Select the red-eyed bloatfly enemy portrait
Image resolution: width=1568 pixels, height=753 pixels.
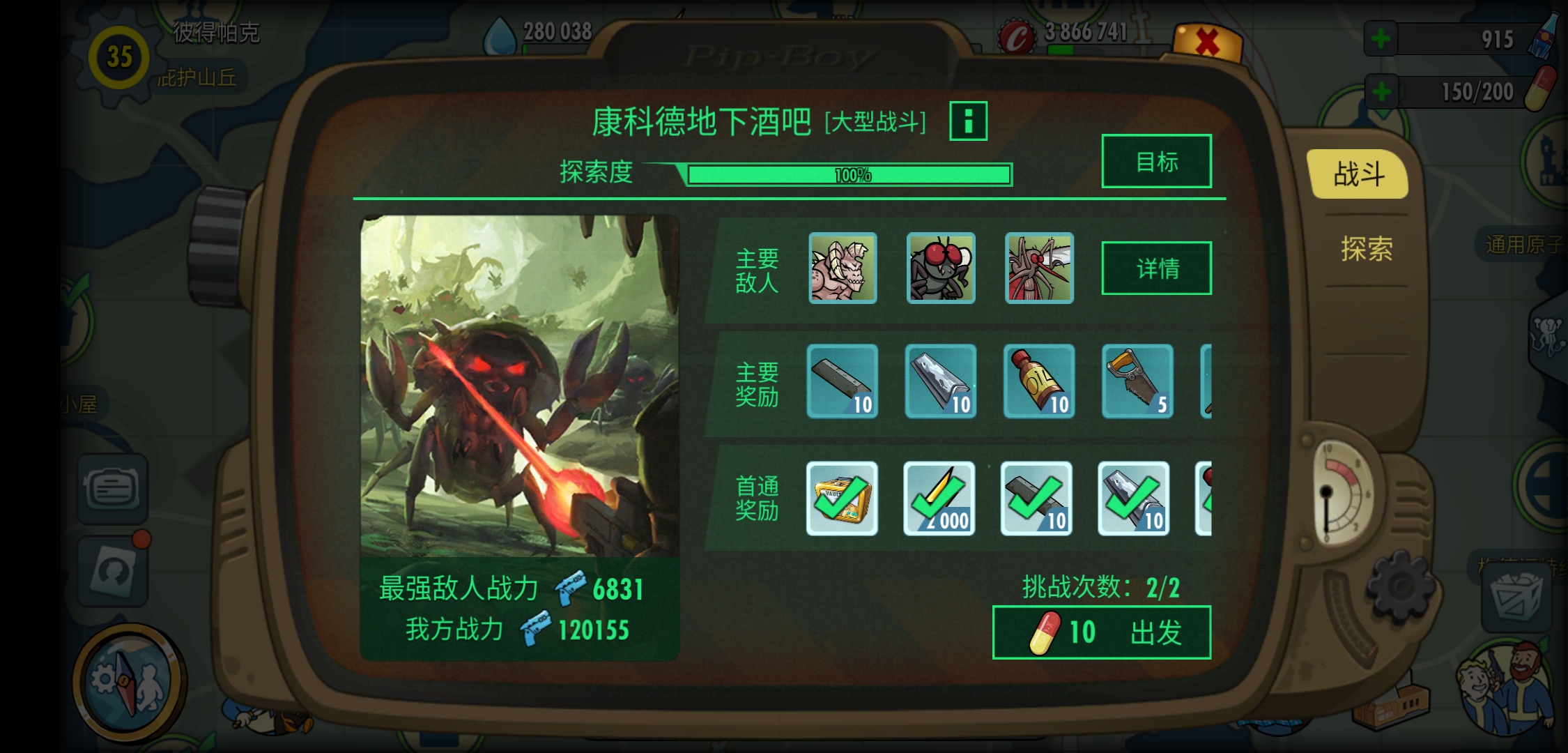click(941, 268)
